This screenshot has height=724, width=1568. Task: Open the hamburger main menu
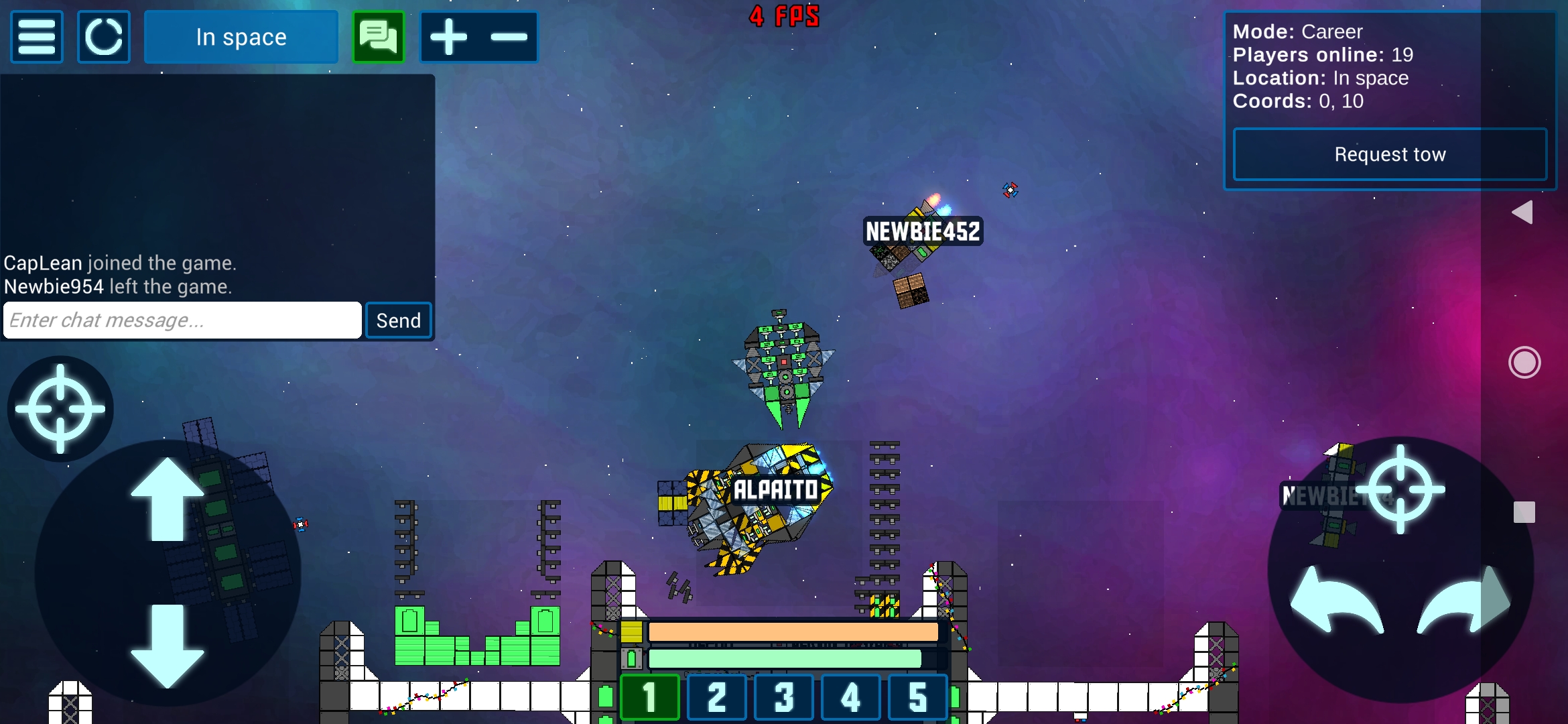pyautogui.click(x=37, y=37)
